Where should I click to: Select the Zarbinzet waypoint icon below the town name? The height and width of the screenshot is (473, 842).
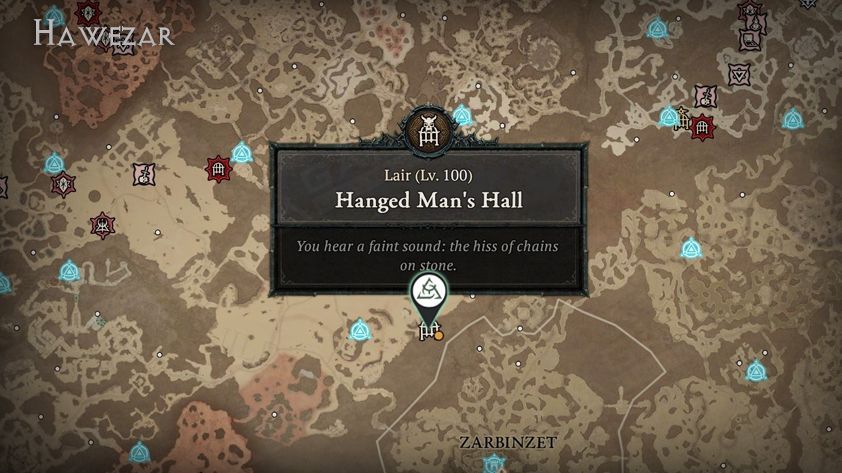click(493, 464)
